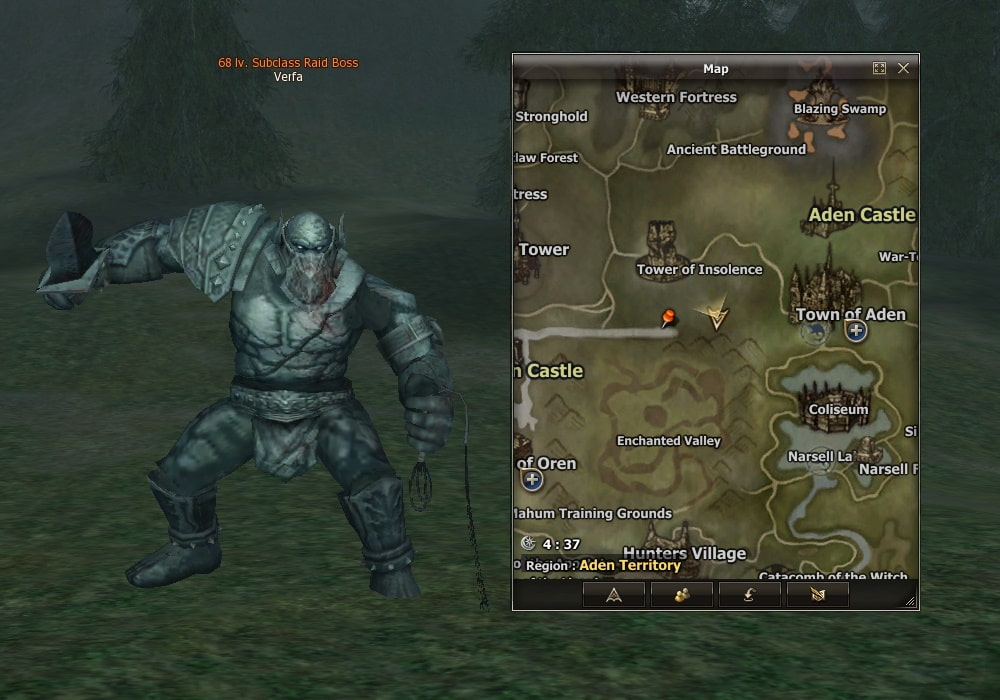This screenshot has height=700, width=1000.
Task: Click the Town of Aden plus marker
Action: [856, 331]
